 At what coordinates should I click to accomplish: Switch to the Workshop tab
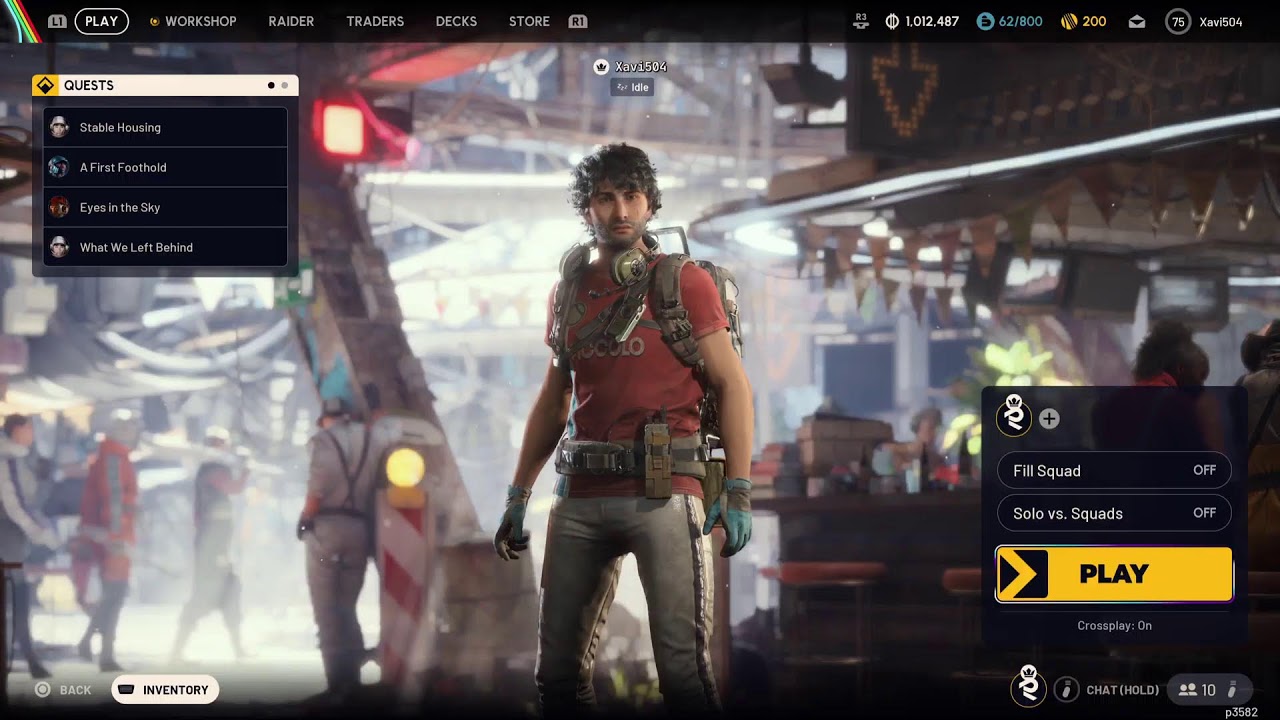pos(200,21)
